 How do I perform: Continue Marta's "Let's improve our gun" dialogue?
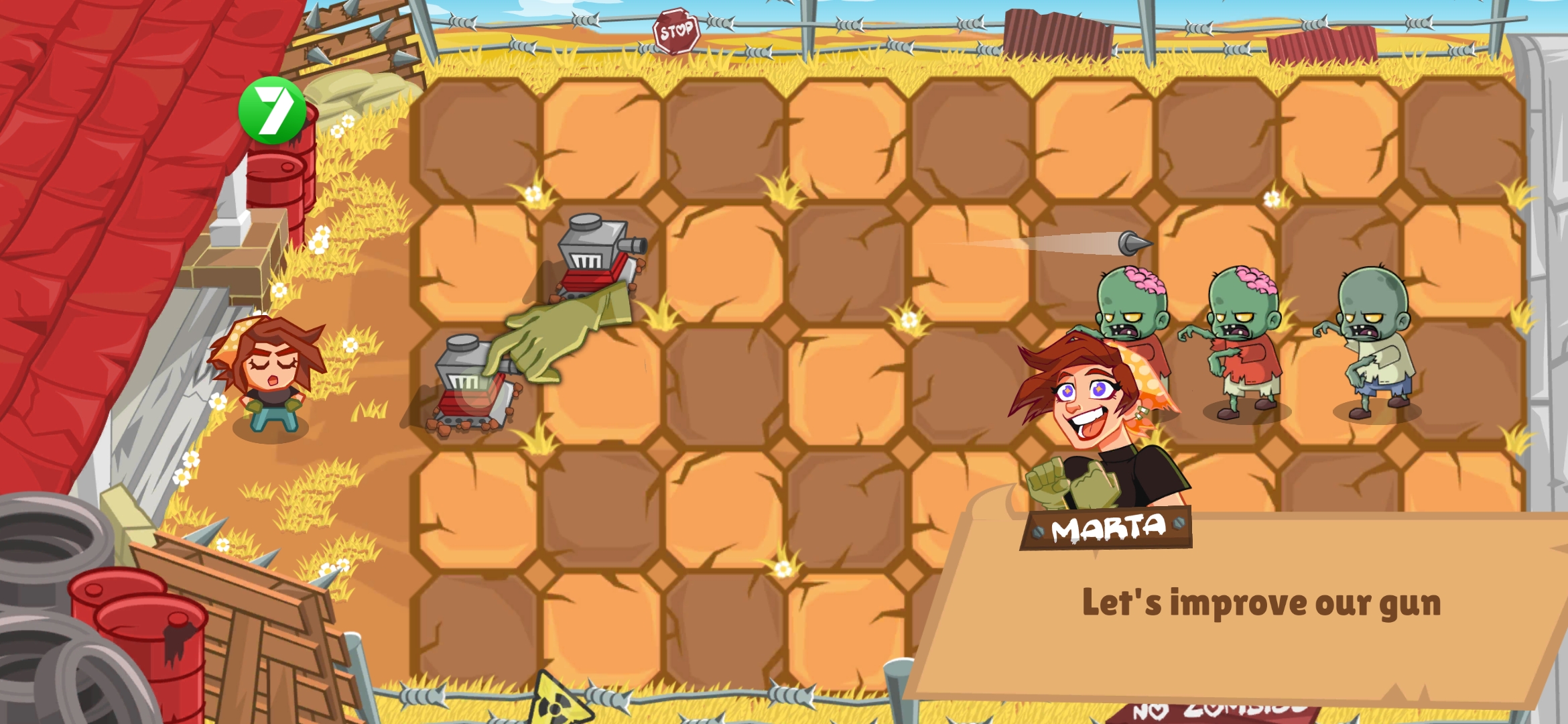[x=1260, y=603]
